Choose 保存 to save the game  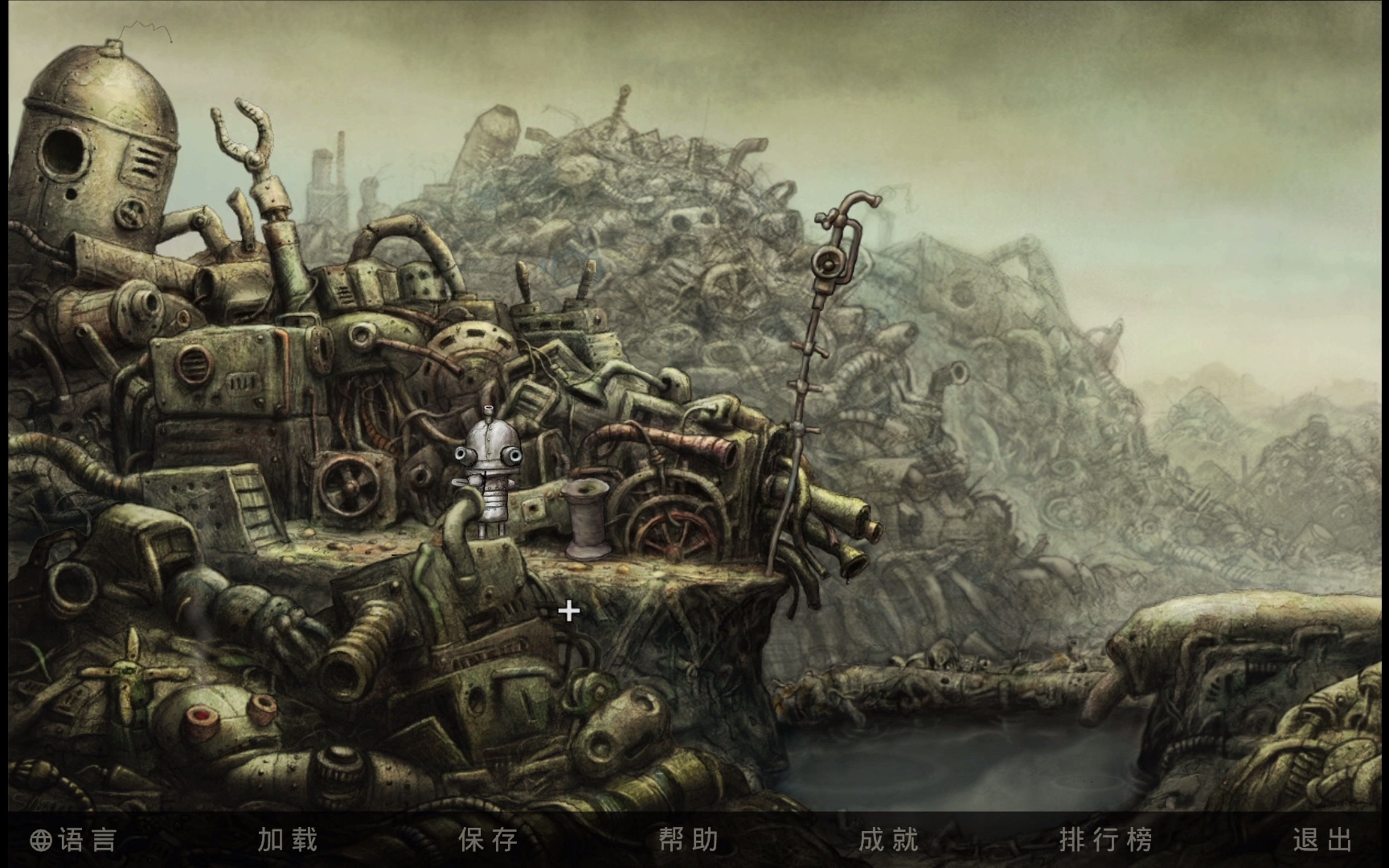tap(488, 840)
